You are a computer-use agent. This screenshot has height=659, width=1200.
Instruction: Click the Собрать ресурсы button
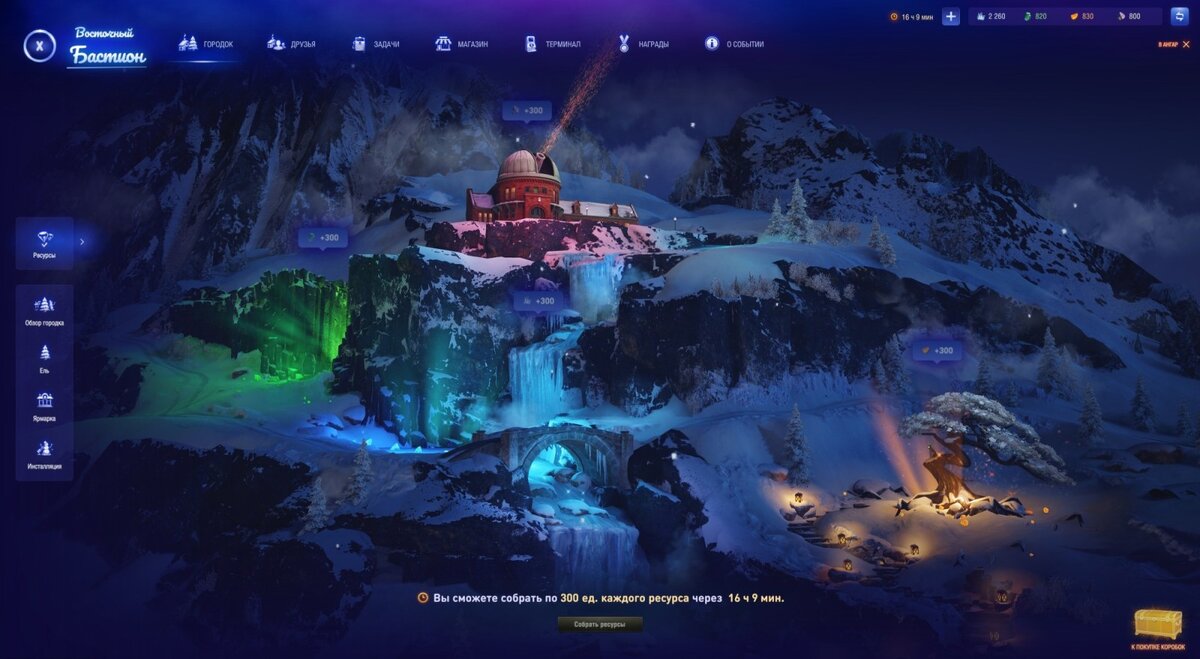tap(600, 624)
